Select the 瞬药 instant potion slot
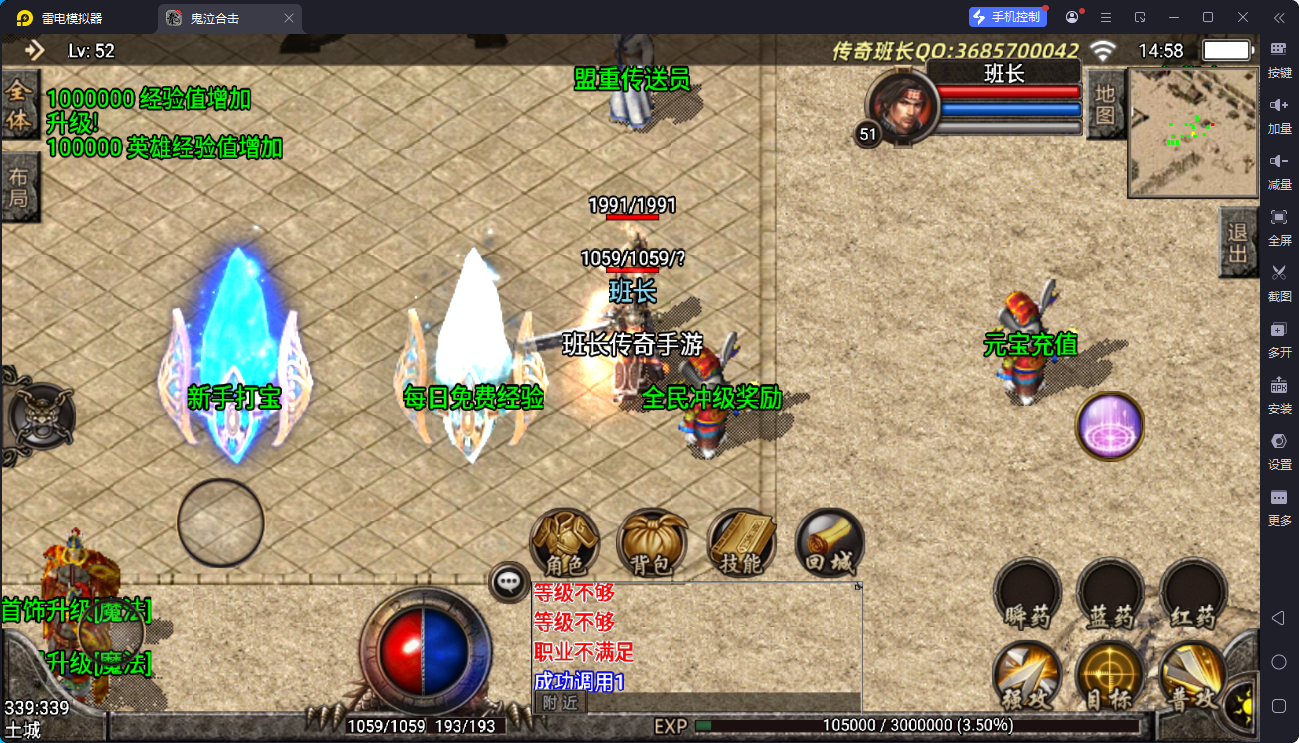This screenshot has width=1299, height=743. (1027, 594)
